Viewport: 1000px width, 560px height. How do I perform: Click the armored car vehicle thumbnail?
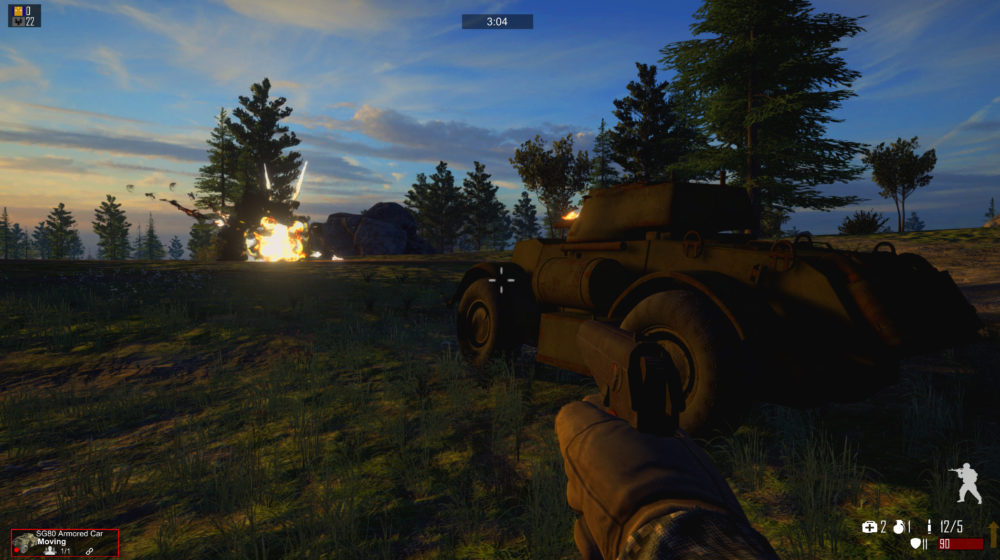pyautogui.click(x=24, y=543)
